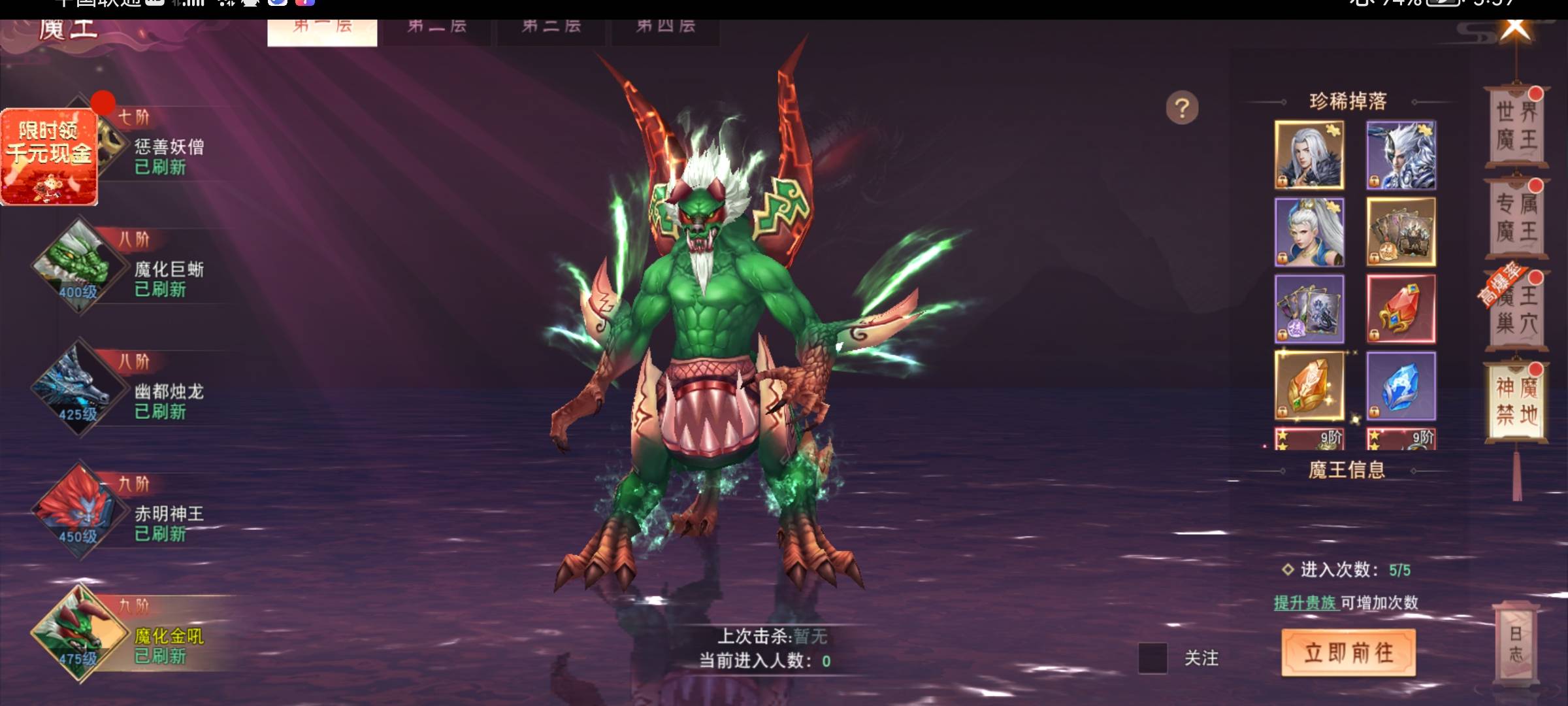The height and width of the screenshot is (706, 1568).
Task: Switch to the 第二层 floor tab
Action: (x=436, y=27)
